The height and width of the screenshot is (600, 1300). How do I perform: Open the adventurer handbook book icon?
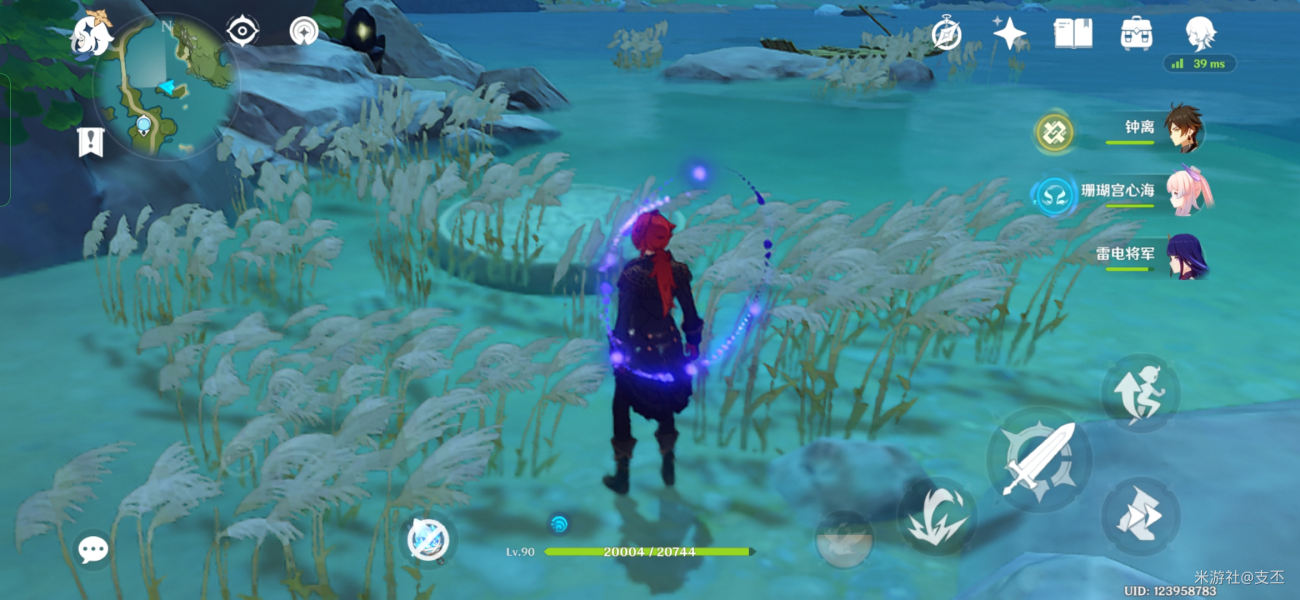tap(1072, 34)
